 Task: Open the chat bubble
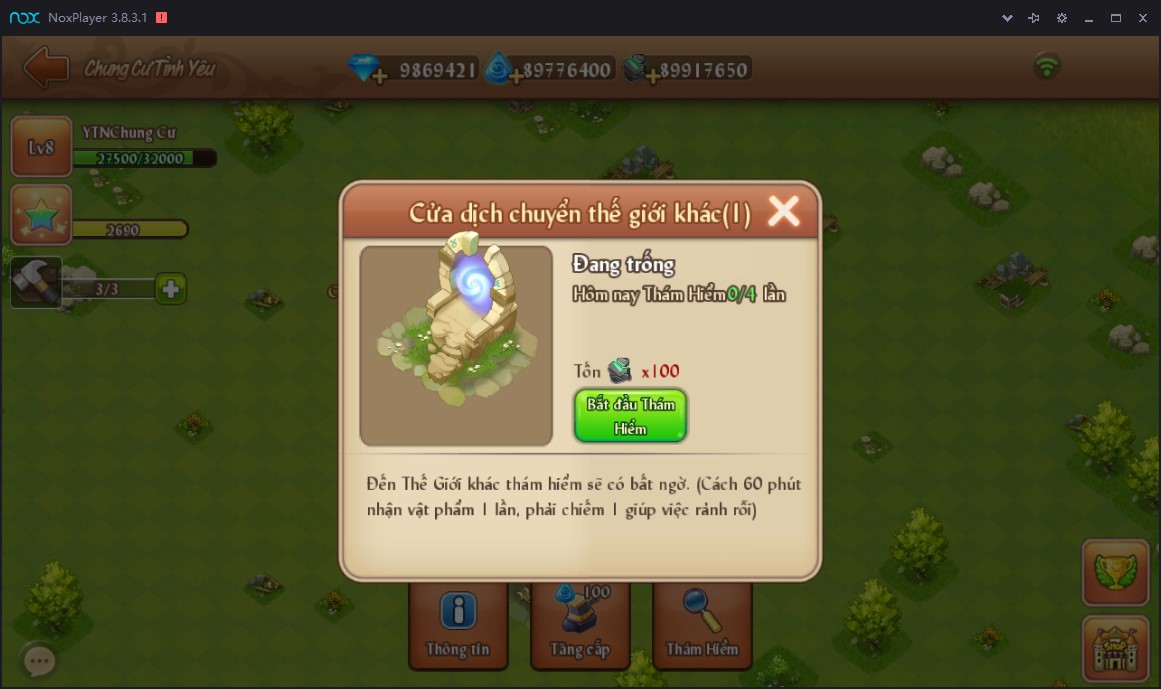[39, 660]
